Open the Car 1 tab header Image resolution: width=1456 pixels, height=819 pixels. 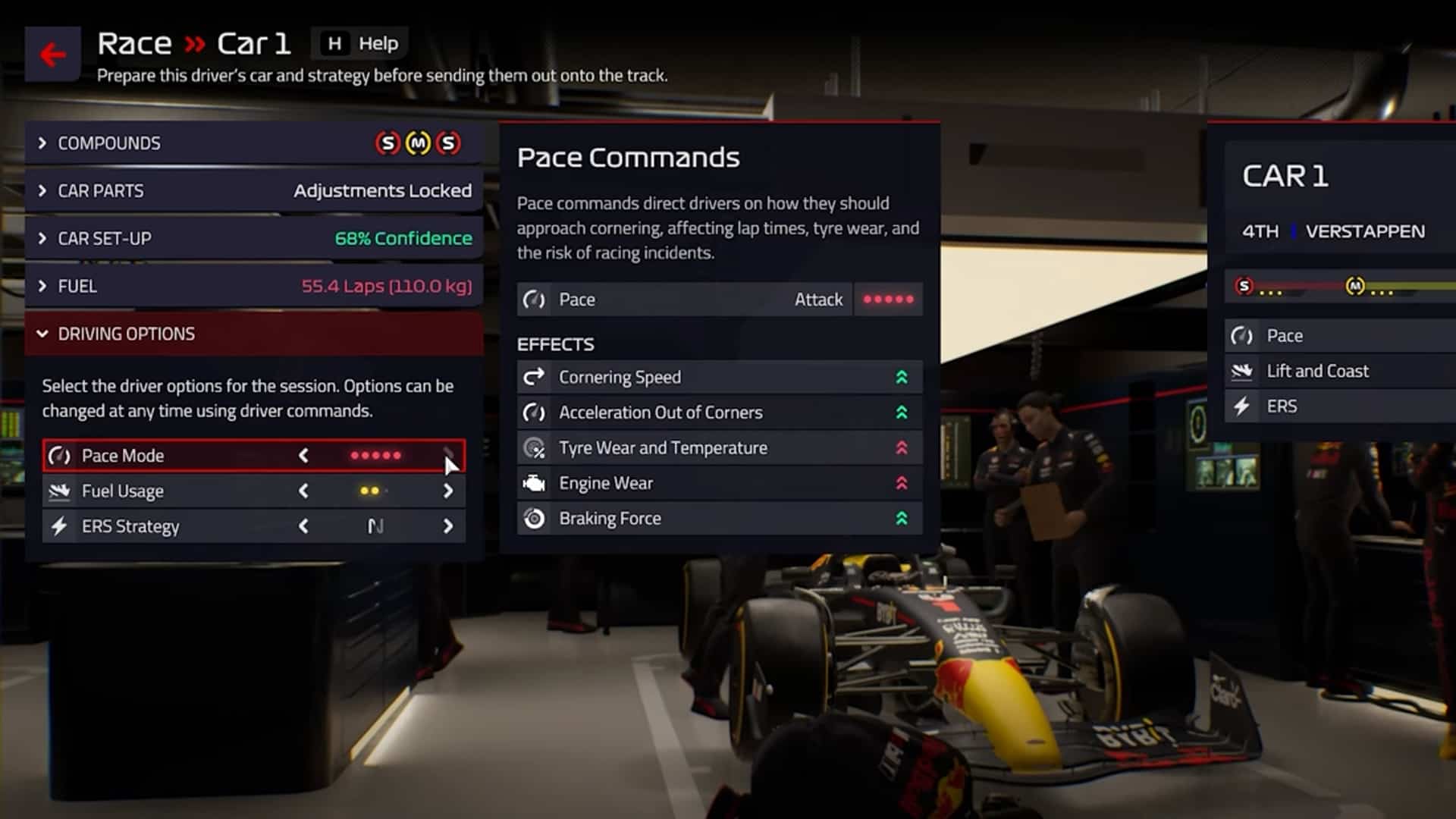click(1284, 176)
